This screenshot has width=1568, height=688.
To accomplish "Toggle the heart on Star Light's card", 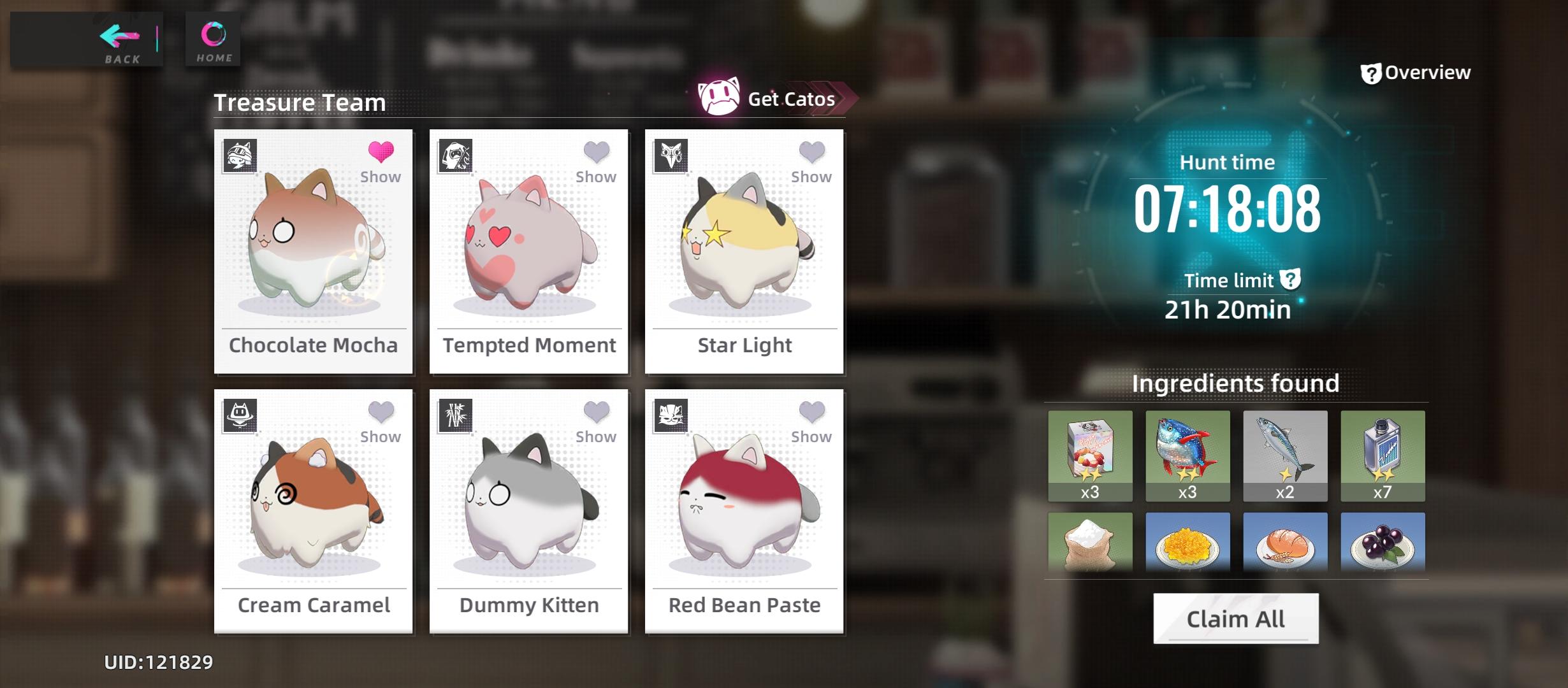I will tap(811, 150).
